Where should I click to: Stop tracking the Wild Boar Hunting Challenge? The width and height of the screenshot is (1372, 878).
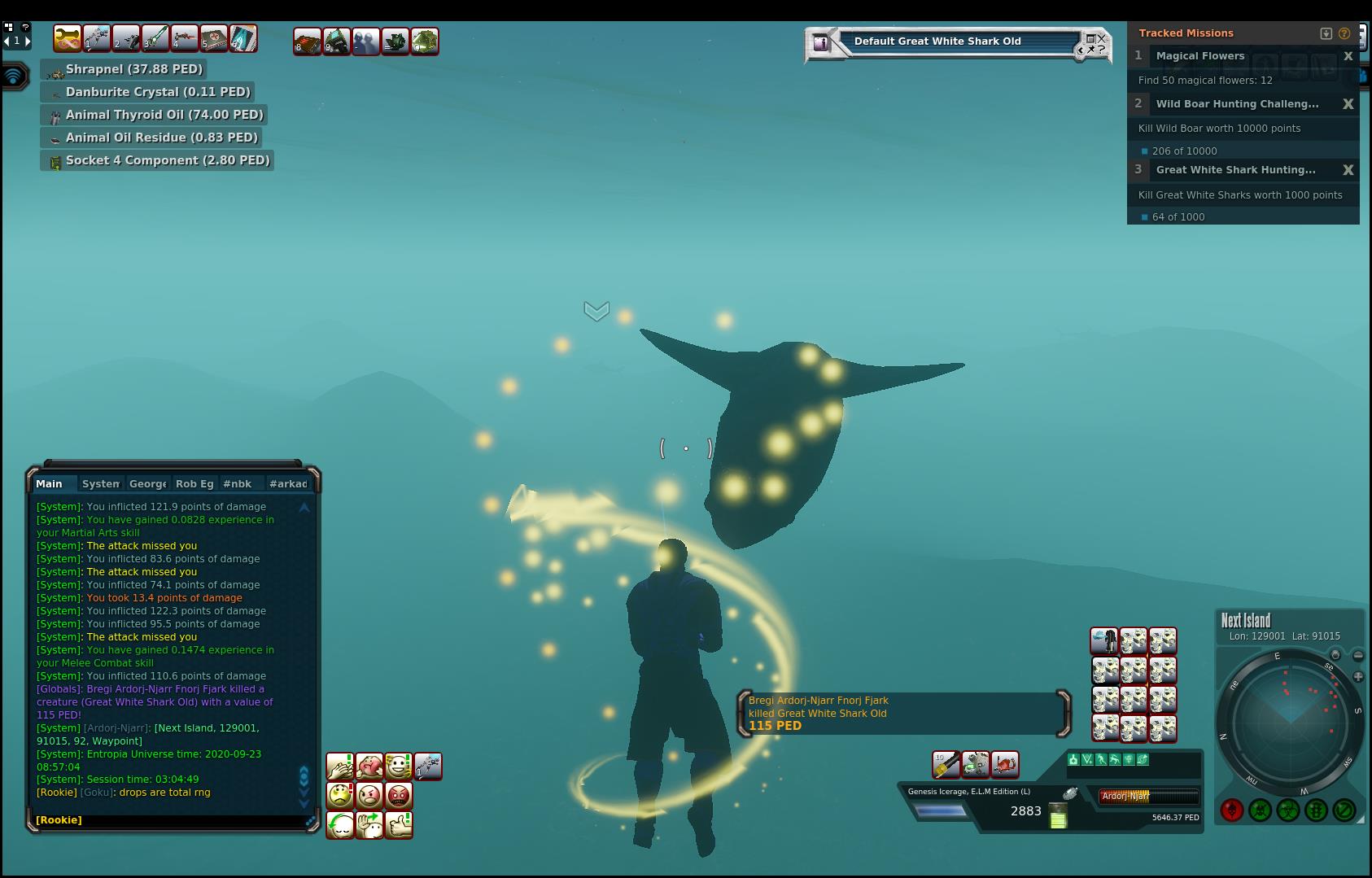point(1348,104)
